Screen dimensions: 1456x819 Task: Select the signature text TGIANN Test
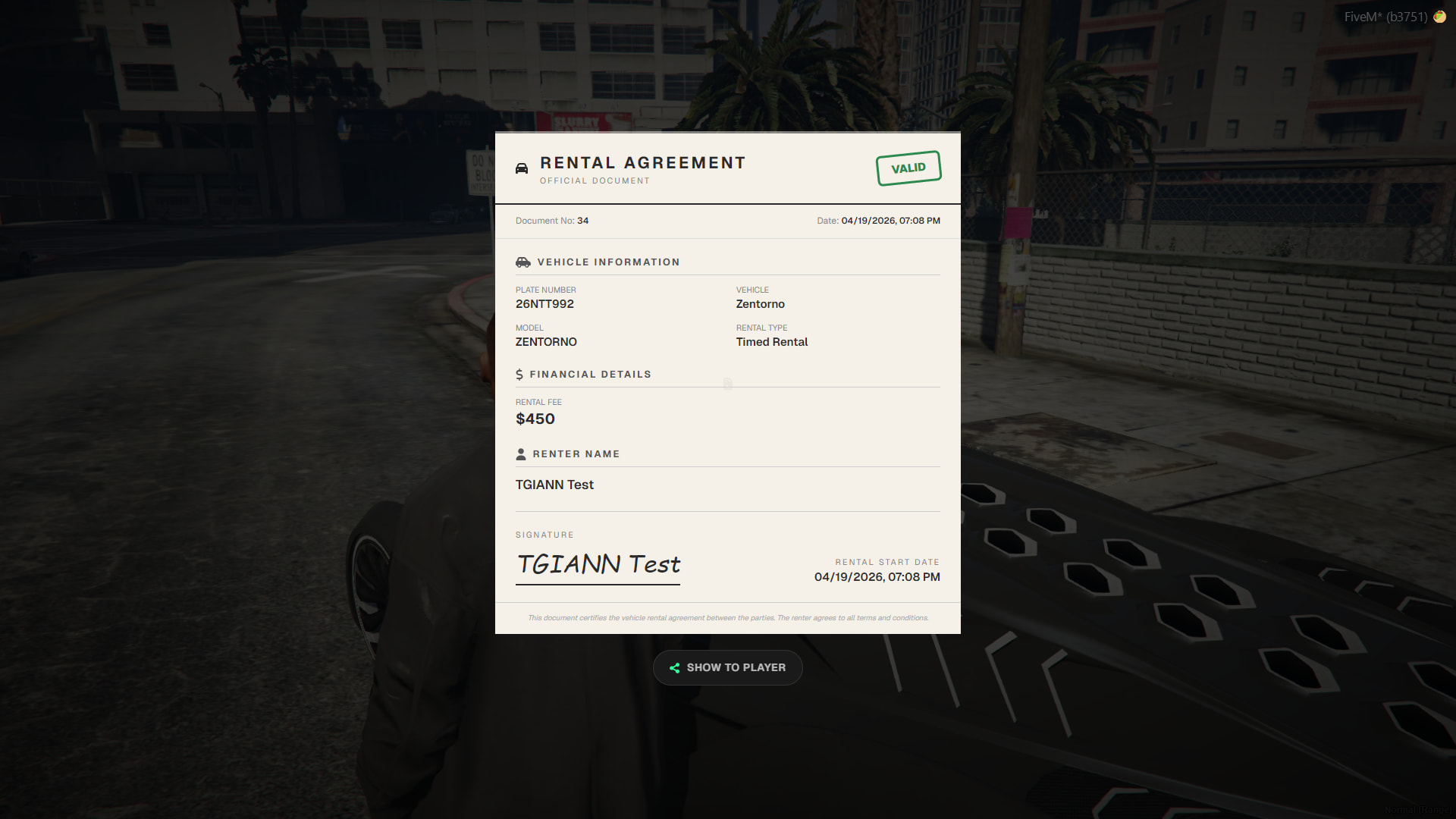pyautogui.click(x=598, y=565)
